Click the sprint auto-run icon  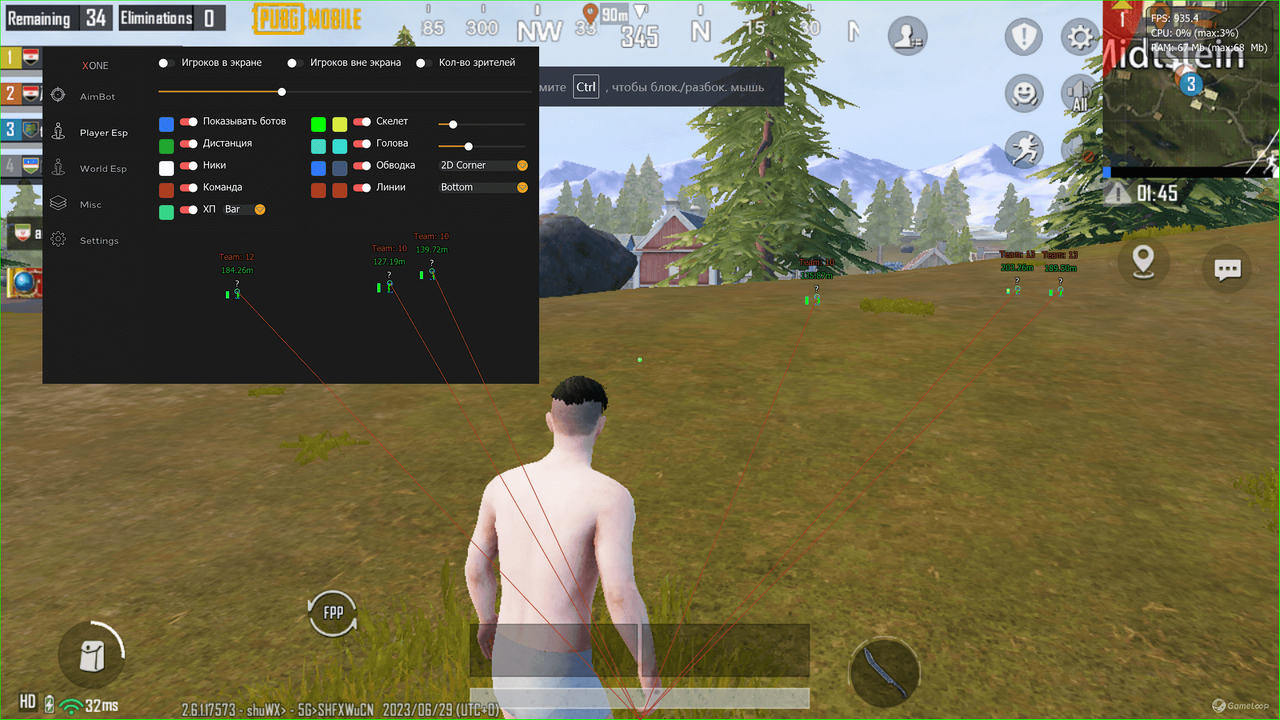[x=1023, y=148]
